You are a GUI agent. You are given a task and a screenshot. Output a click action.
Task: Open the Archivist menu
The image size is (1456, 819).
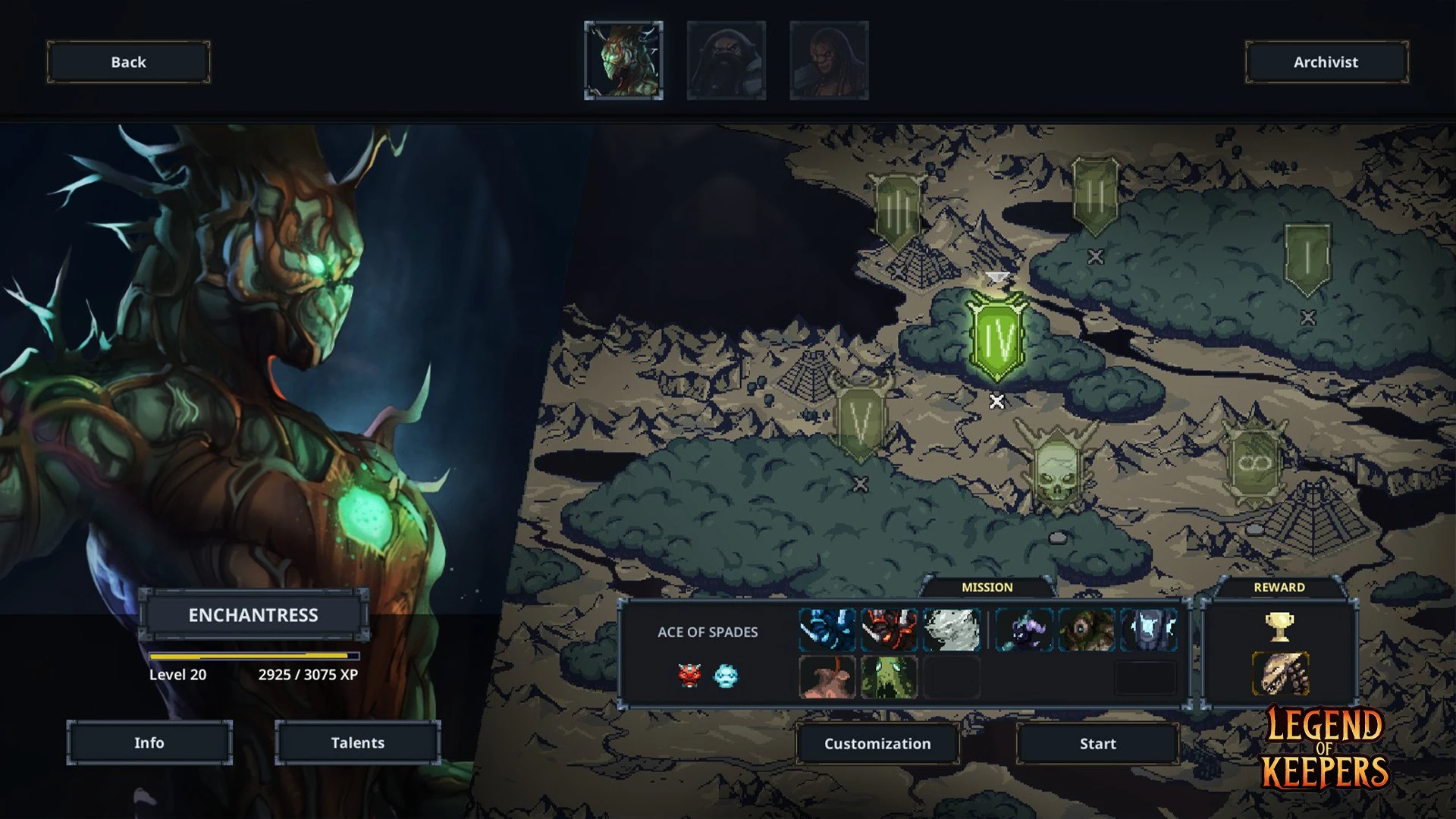coord(1326,62)
